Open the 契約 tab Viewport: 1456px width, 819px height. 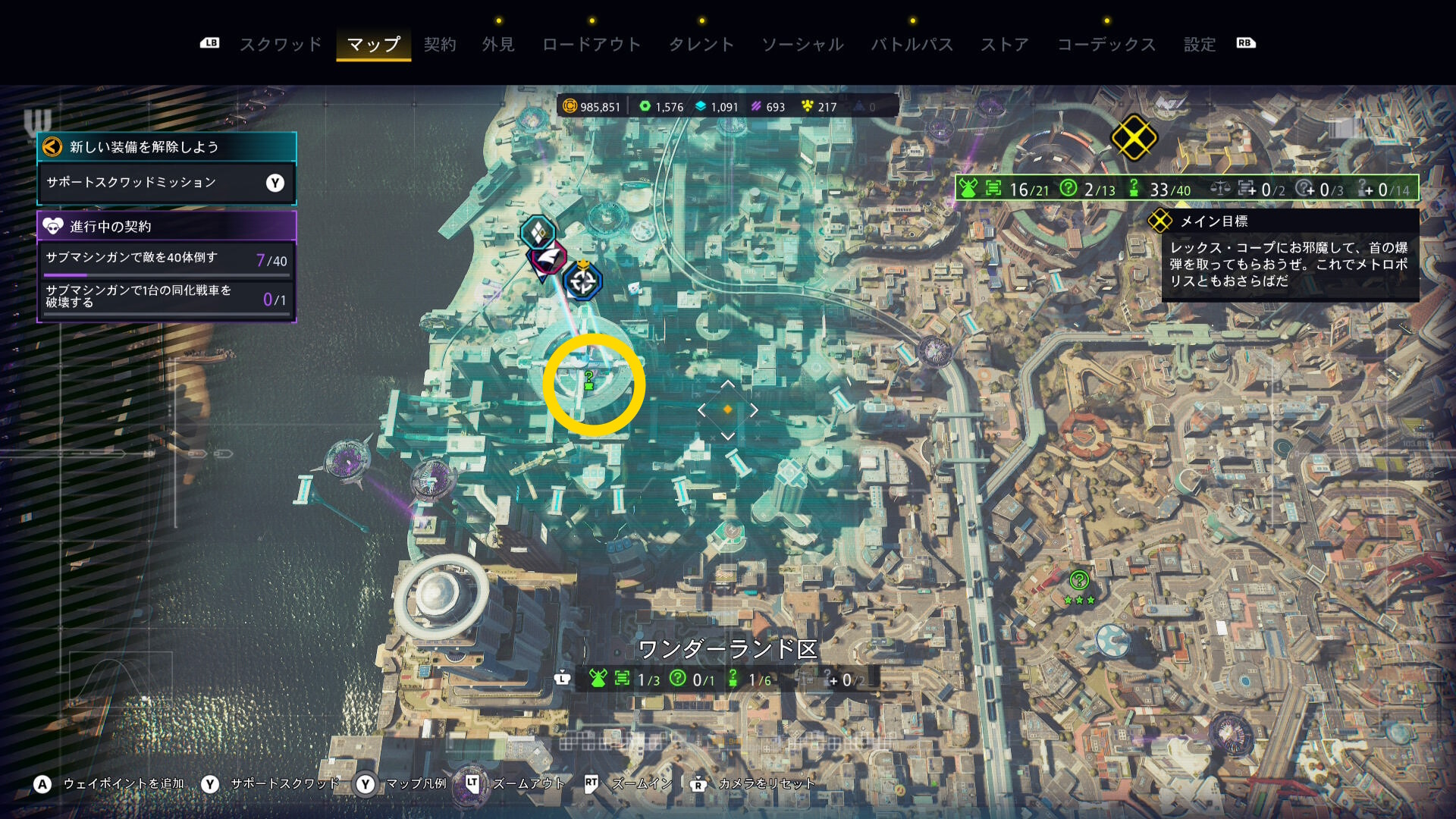click(440, 45)
